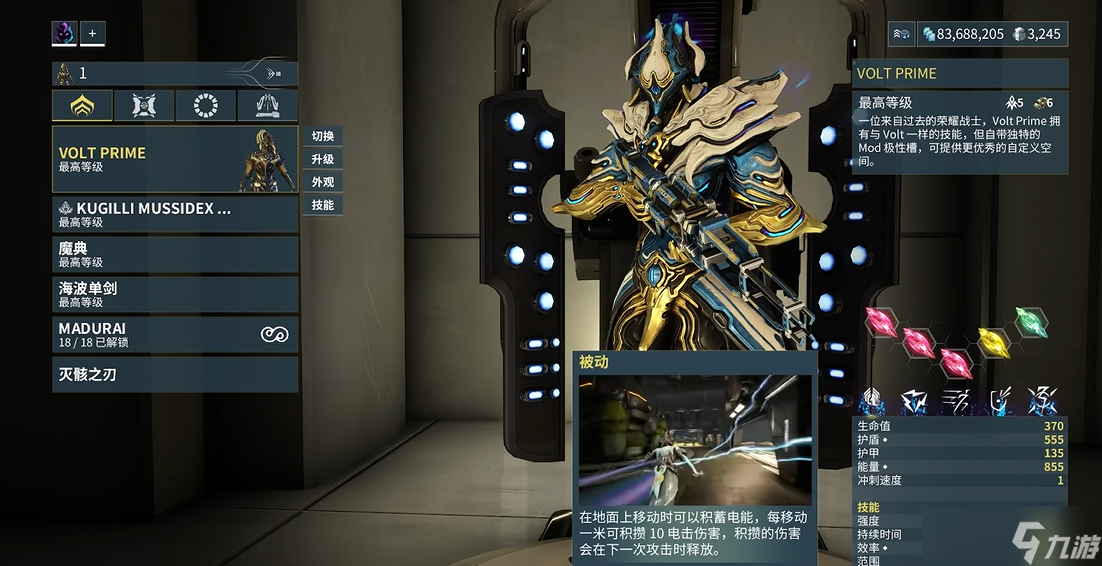1102x566 pixels.
Task: Click the 切换 (switch) button
Action: click(322, 136)
